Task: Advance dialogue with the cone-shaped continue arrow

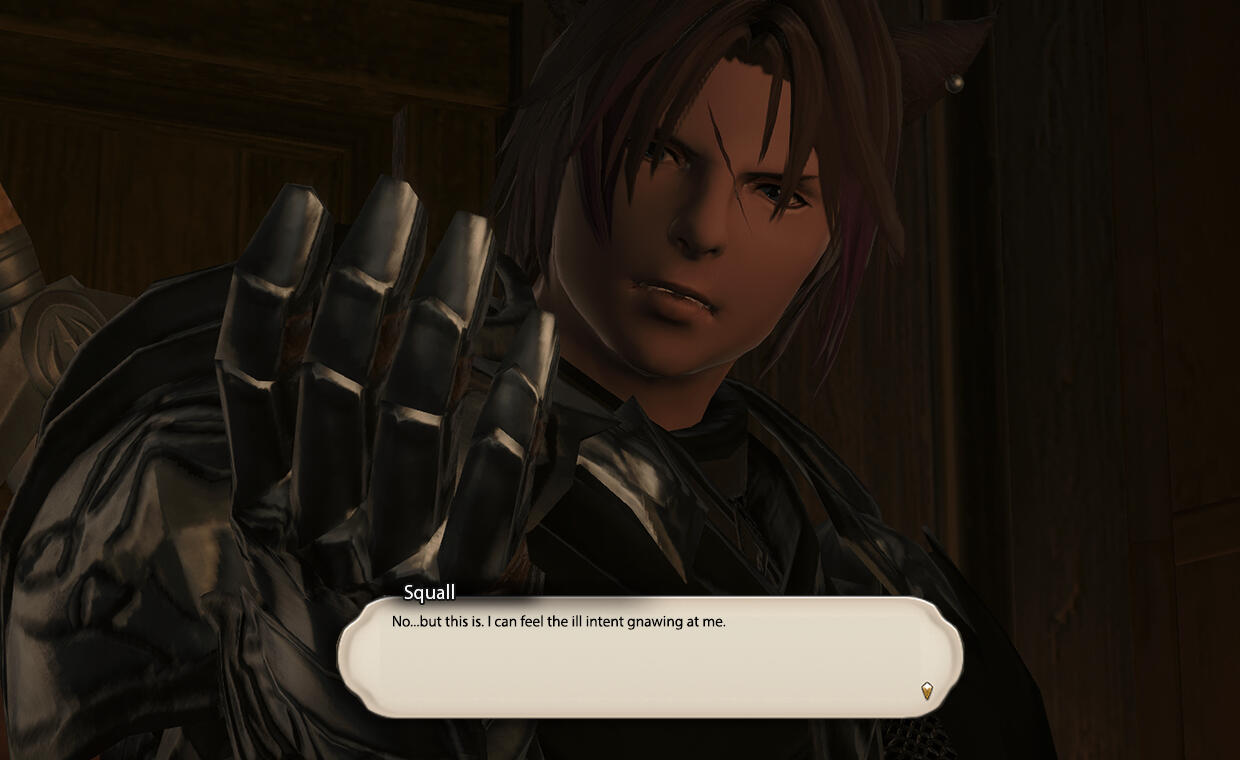Action: point(927,690)
